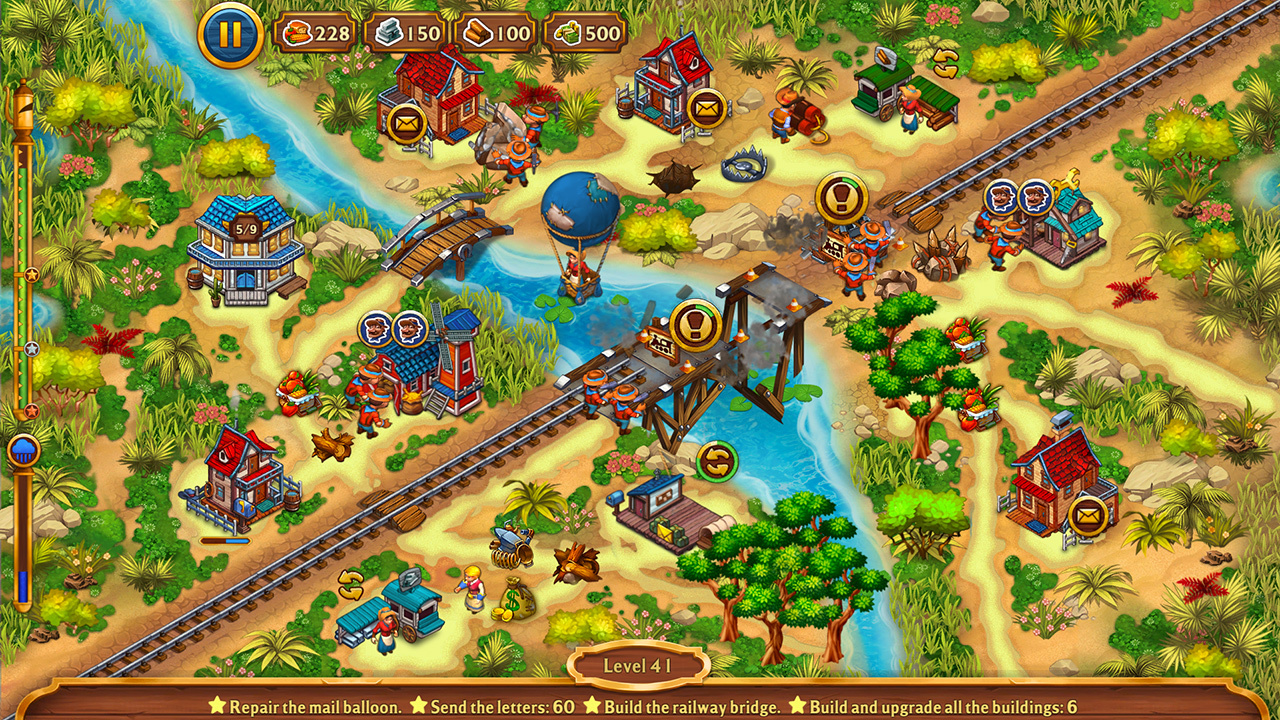Pick up the money bag near the girl character
This screenshot has height=720, width=1280.
point(514,600)
